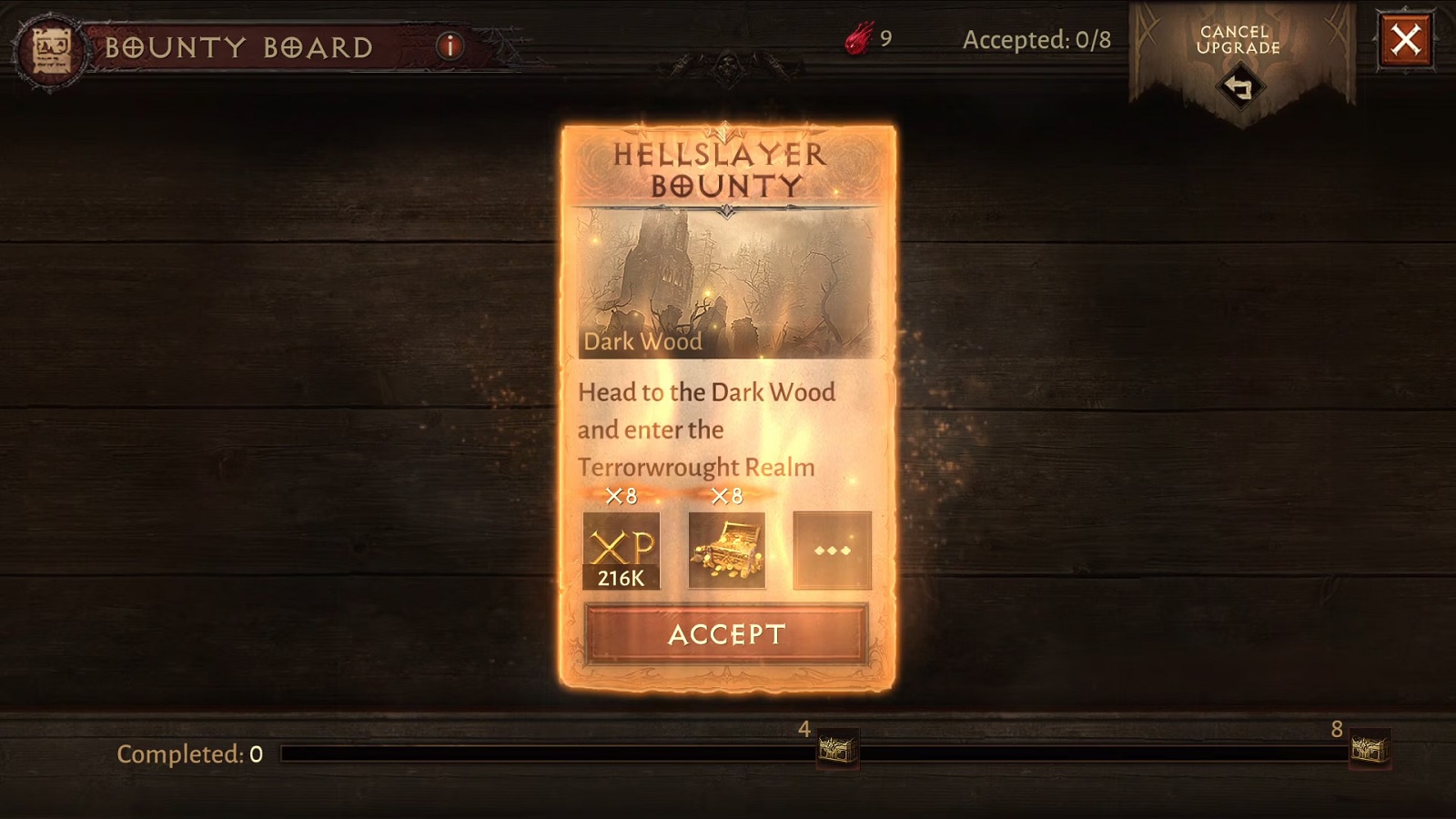Open the bounty scroll emblem beside Bounty Board
The image size is (1456, 819).
click(50, 42)
